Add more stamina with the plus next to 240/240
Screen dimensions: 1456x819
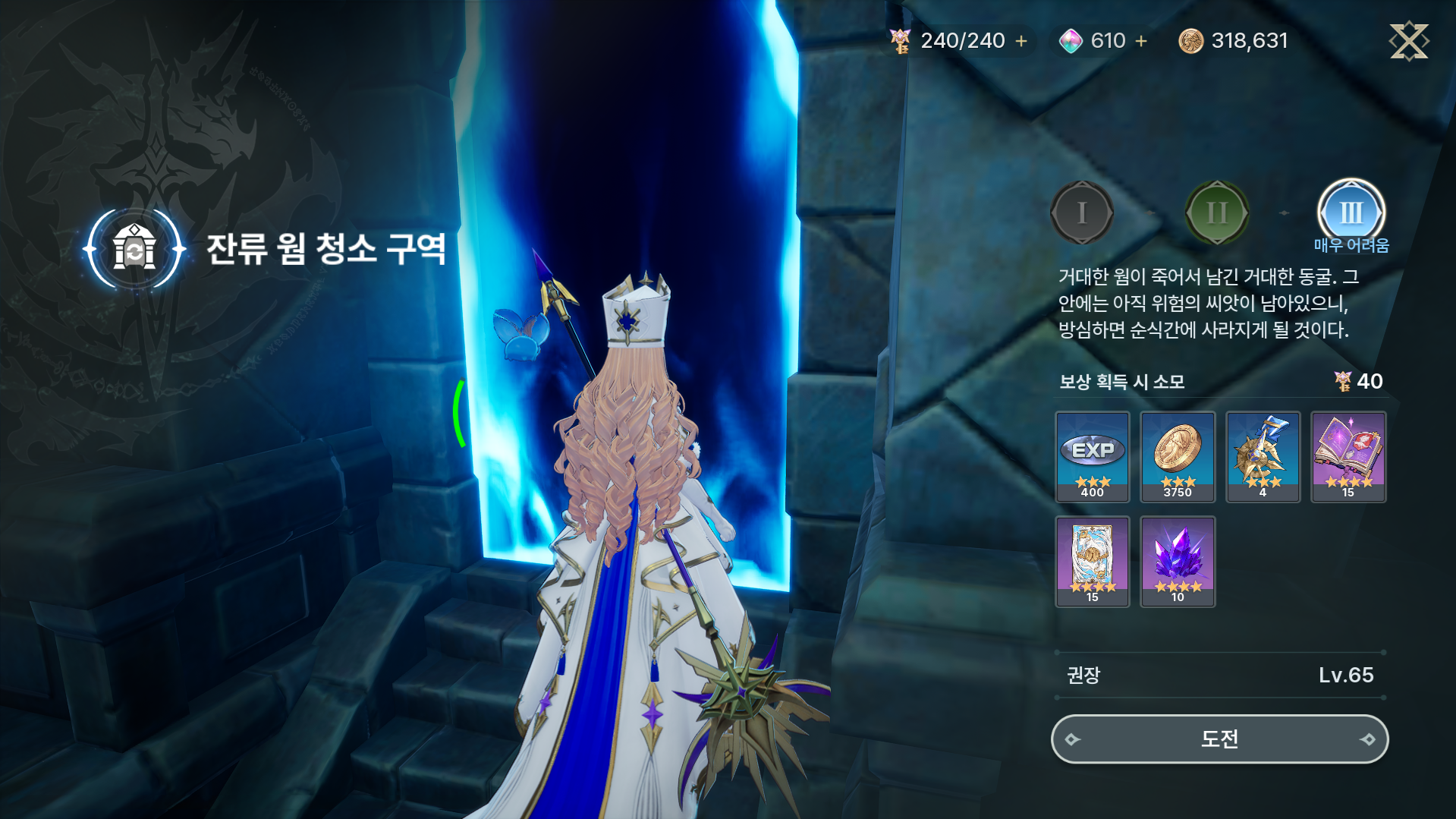[x=1021, y=41]
